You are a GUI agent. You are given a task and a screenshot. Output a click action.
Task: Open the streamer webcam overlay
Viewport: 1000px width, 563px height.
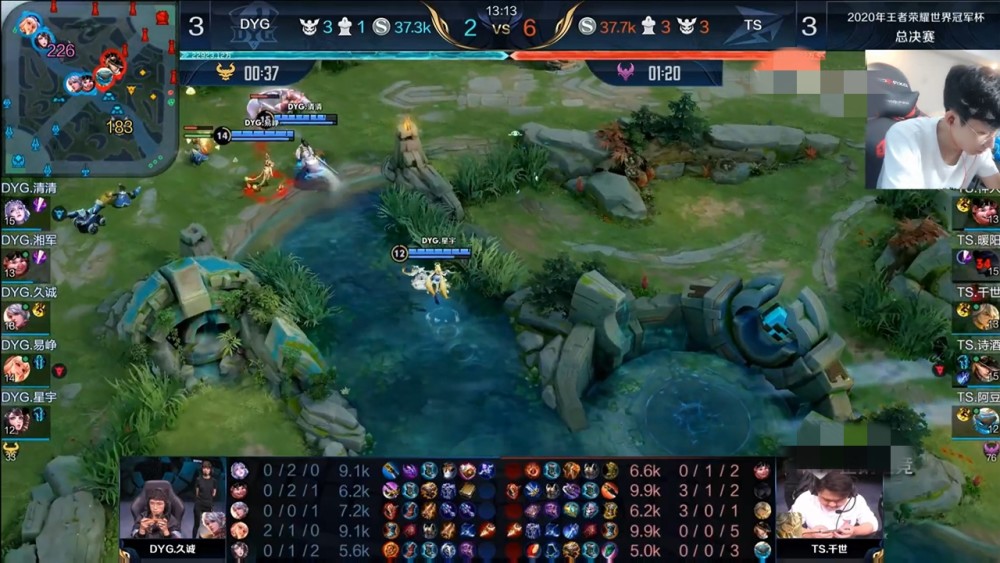[932, 120]
